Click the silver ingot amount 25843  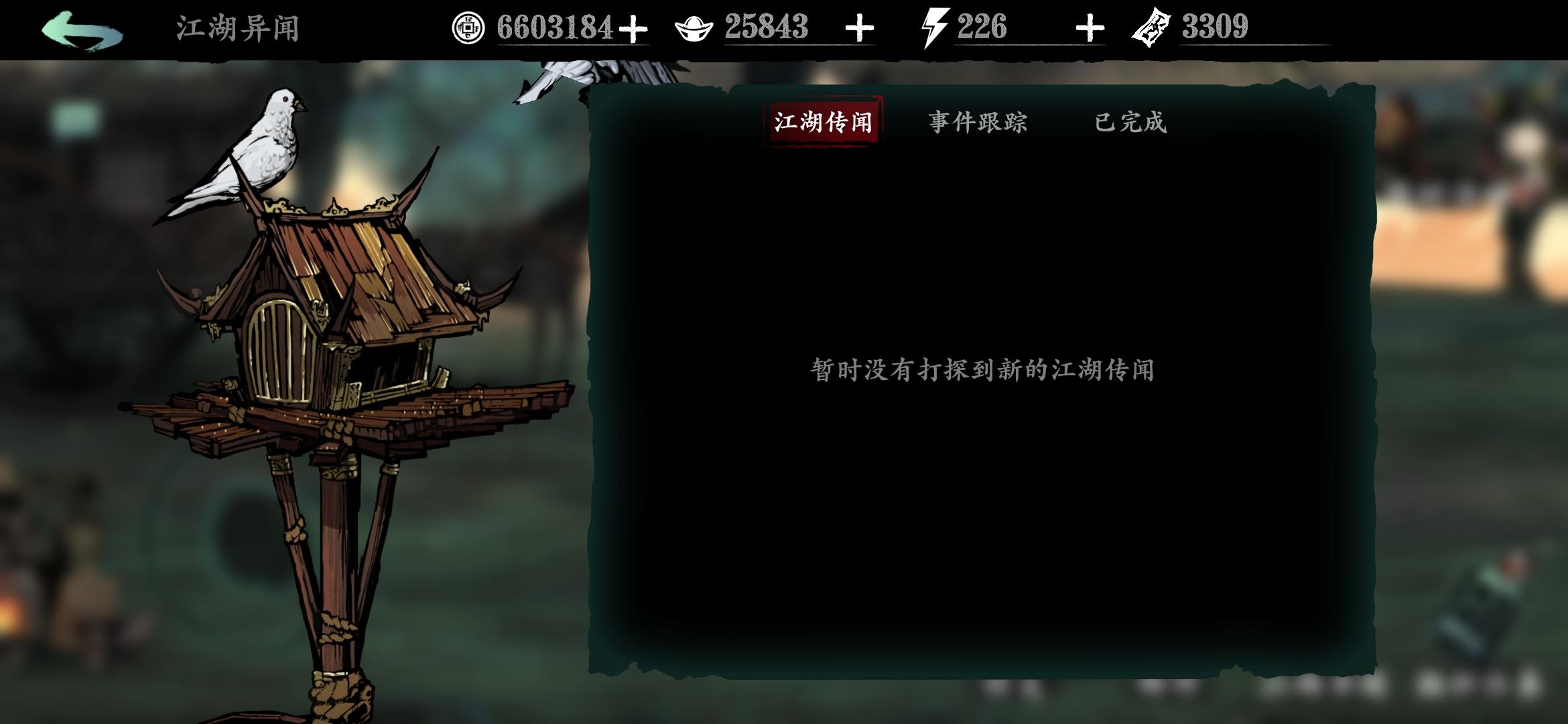pos(765,28)
